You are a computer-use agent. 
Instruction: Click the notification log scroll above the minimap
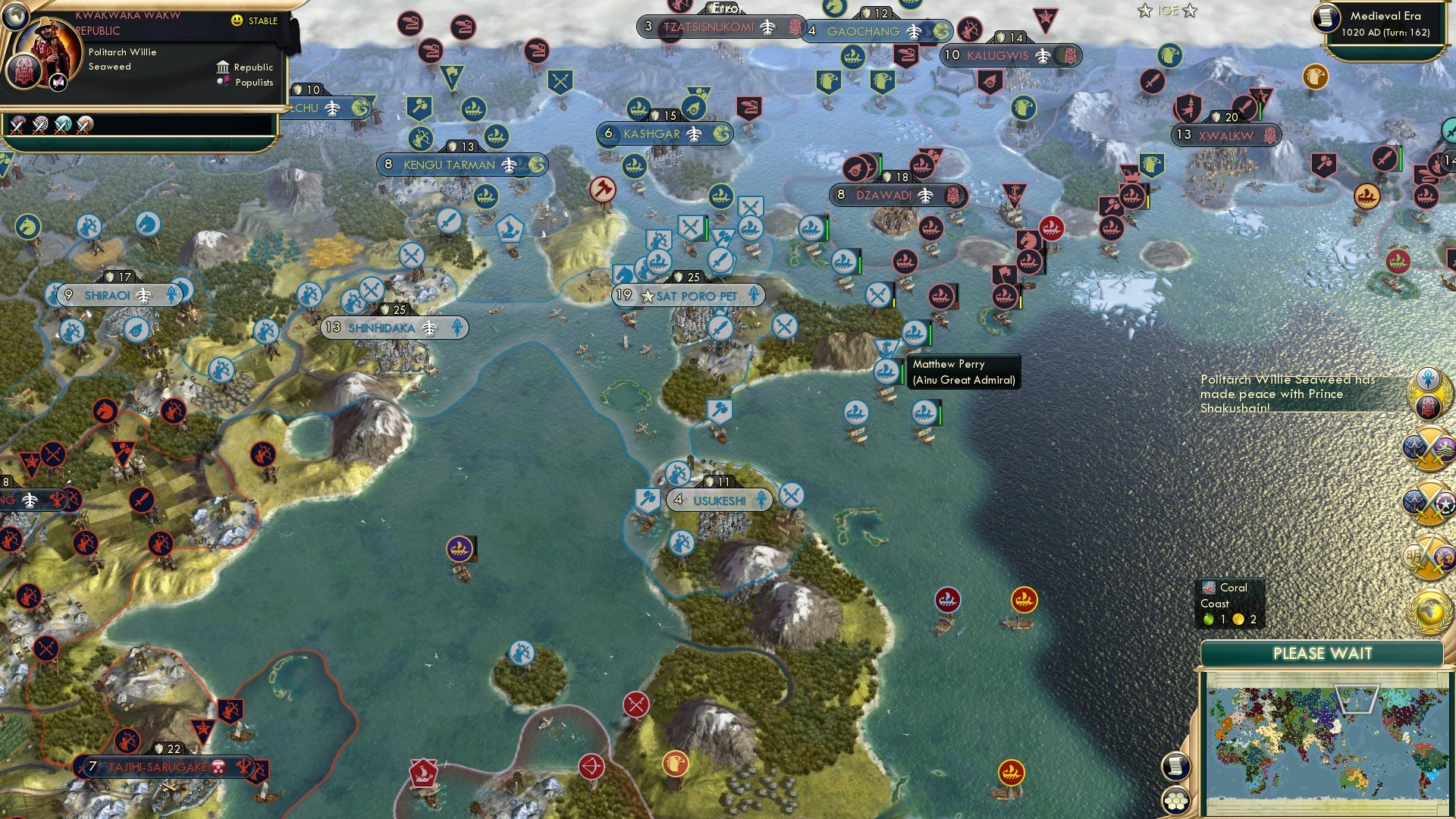click(x=1175, y=767)
